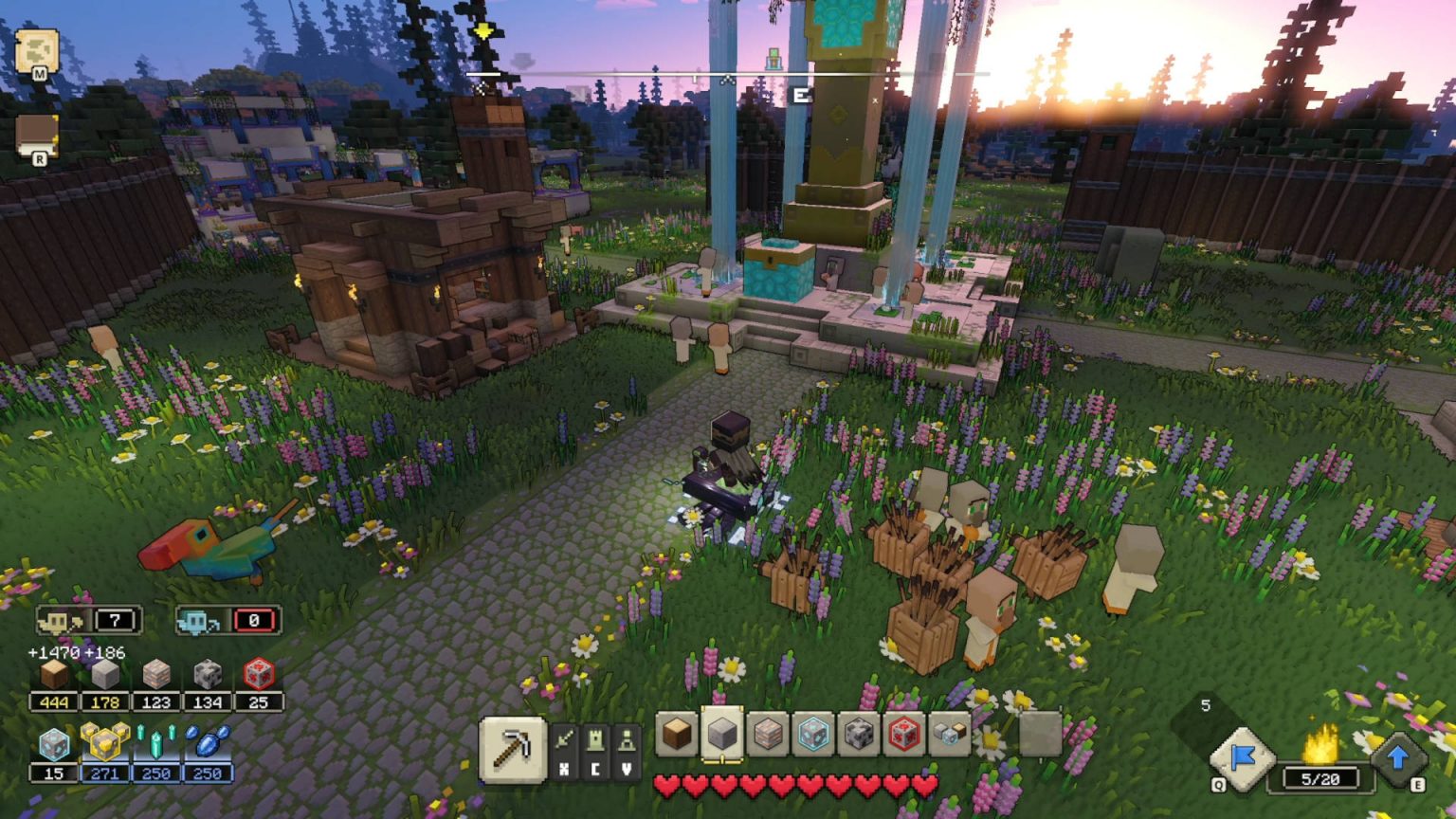
Task: Select the tower structure icon labeled C
Action: coord(597,742)
